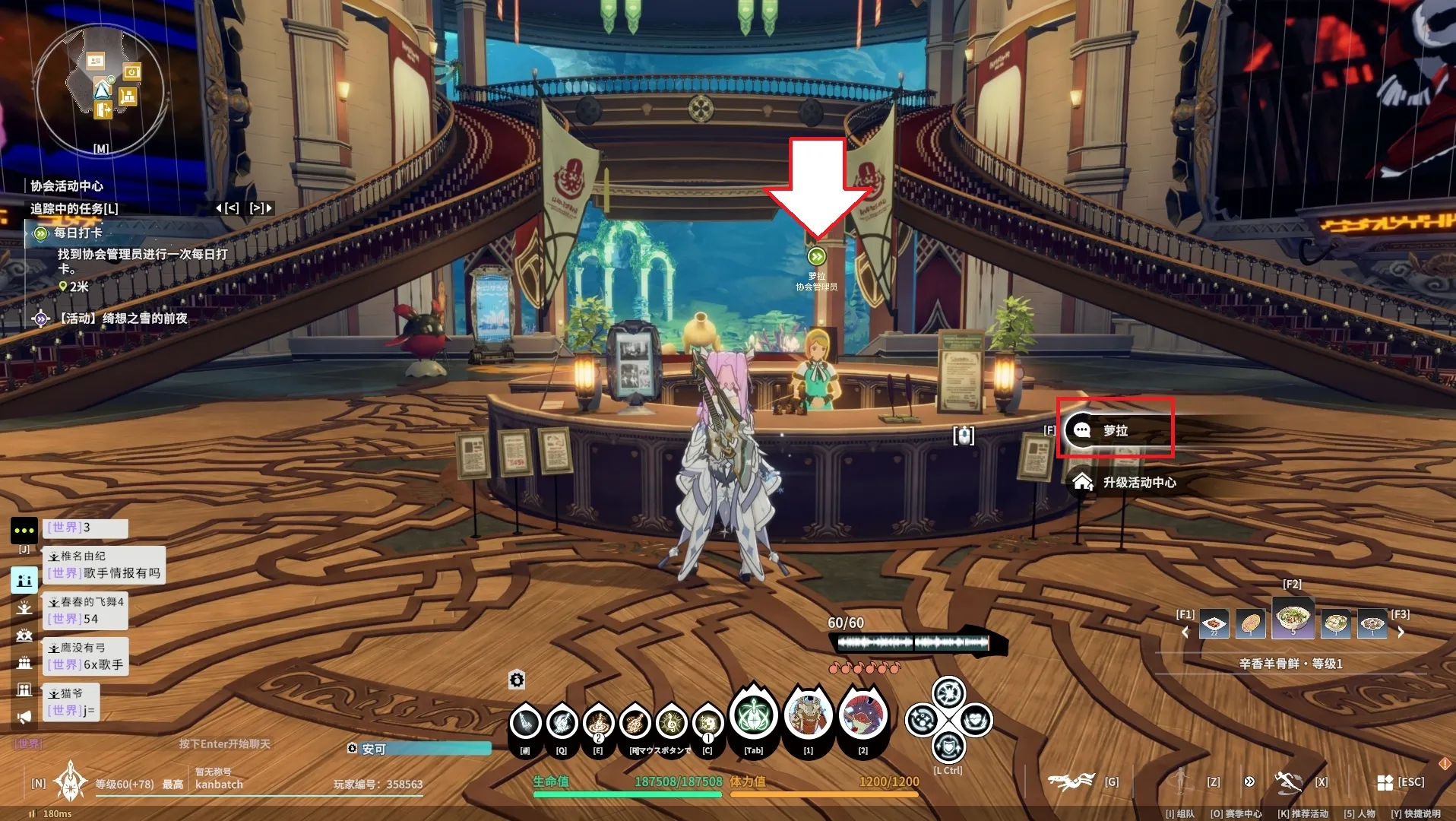Click the chat input field

point(224,743)
